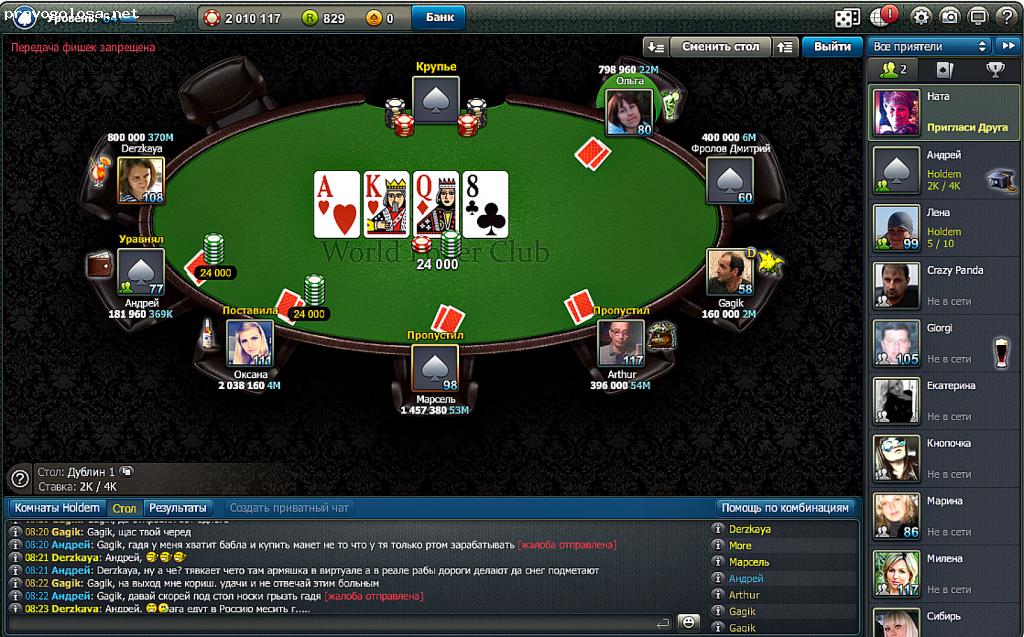Open the emoji smiley picker
The width and height of the screenshot is (1024, 637).
click(x=688, y=622)
